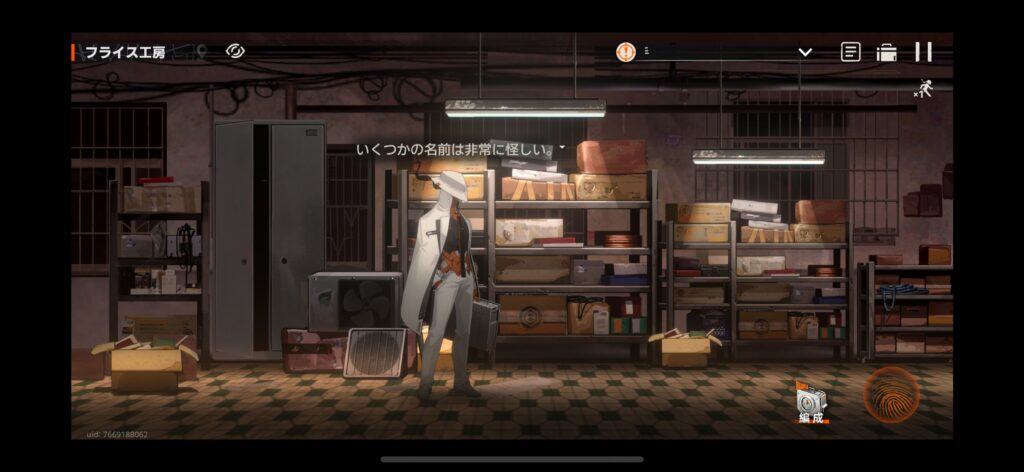The image size is (1024, 472).
Task: Open the briefcase inventory icon
Action: coord(886,52)
